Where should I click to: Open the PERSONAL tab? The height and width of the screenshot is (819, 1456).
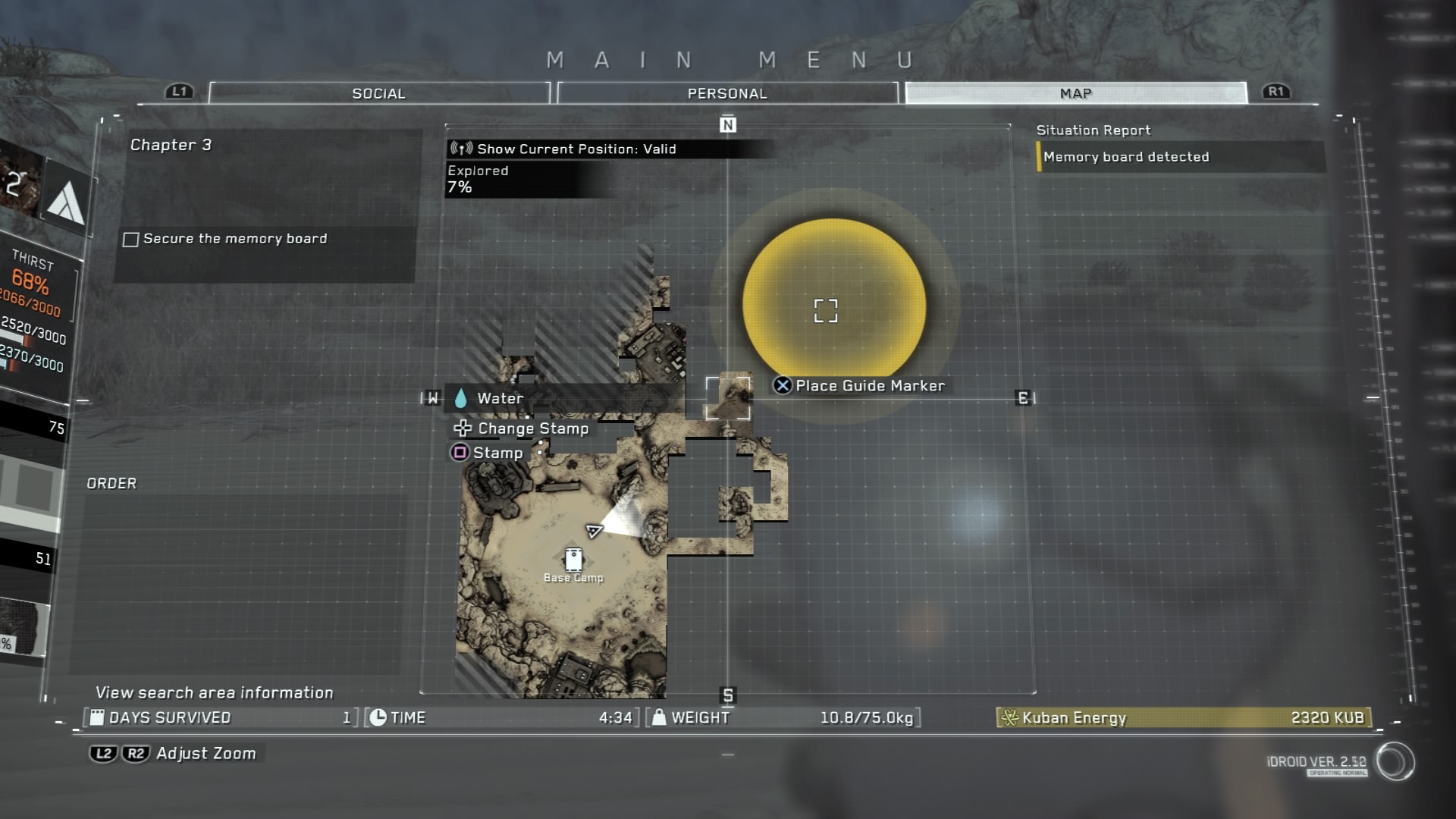click(x=727, y=93)
